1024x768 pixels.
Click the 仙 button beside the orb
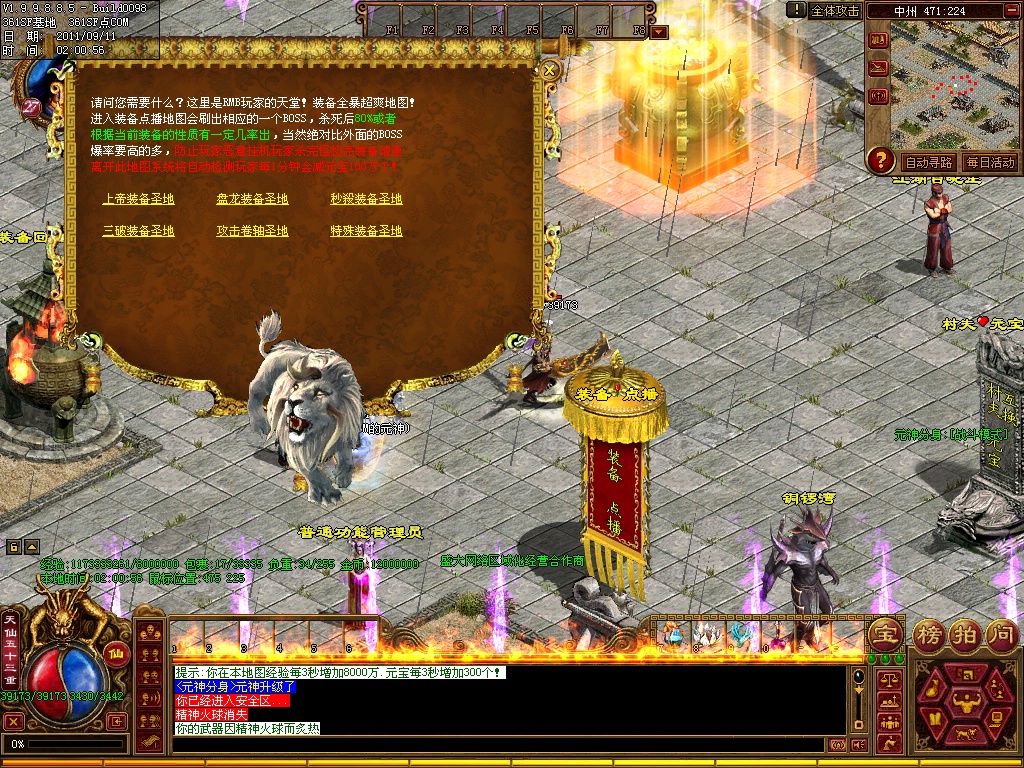[115, 655]
